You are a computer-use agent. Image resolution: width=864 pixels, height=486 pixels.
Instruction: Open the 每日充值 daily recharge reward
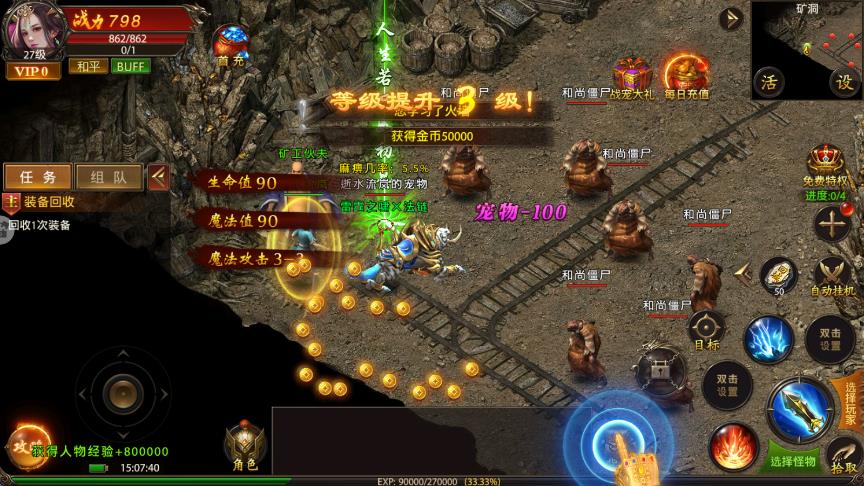[686, 76]
